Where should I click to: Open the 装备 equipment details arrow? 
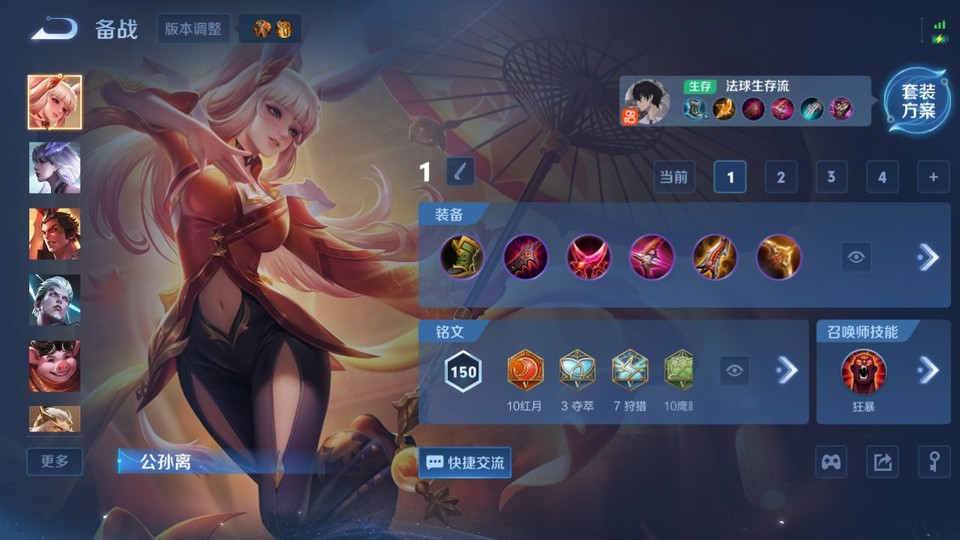click(x=928, y=257)
